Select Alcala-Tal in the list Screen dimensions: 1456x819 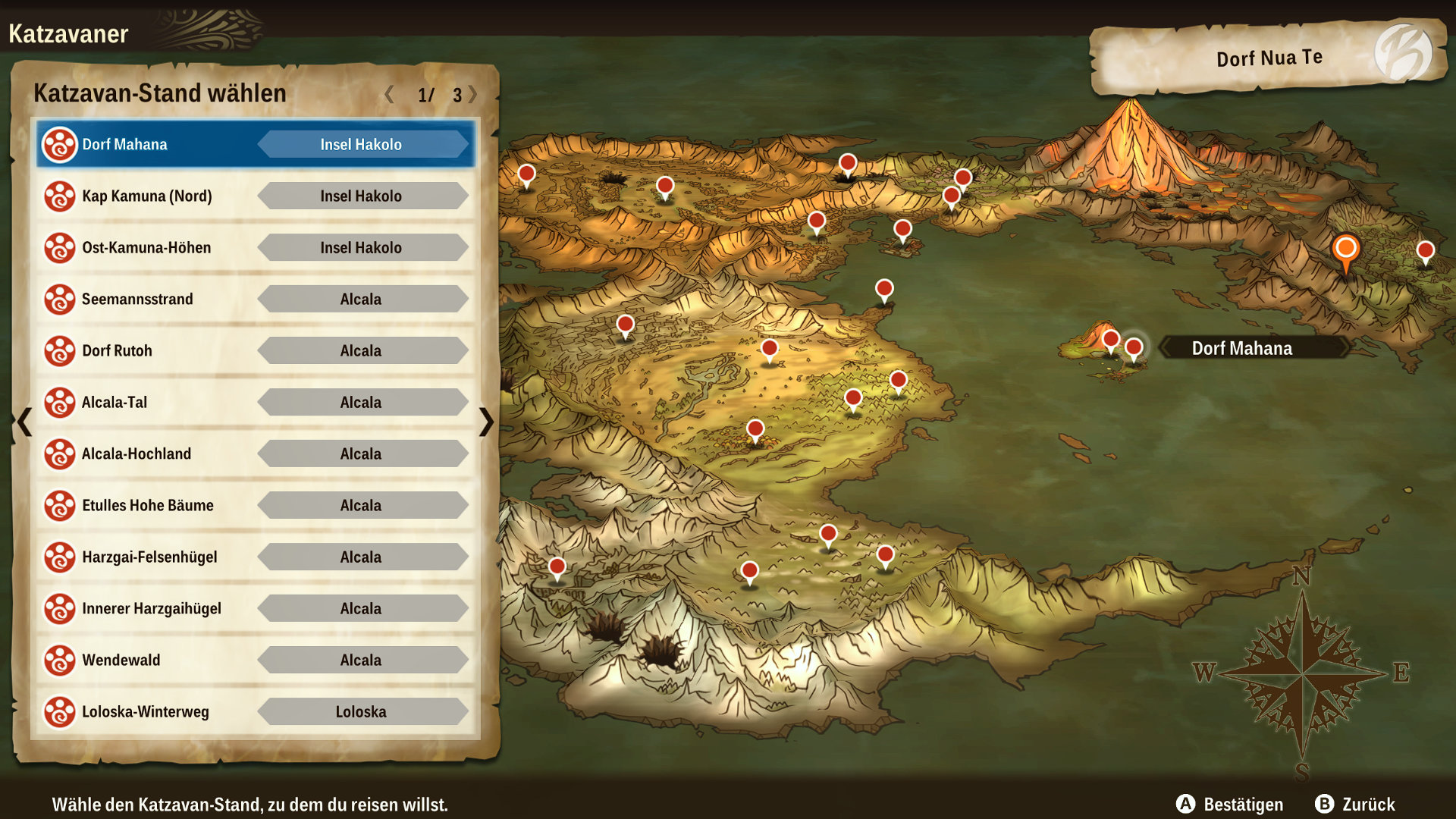point(255,402)
